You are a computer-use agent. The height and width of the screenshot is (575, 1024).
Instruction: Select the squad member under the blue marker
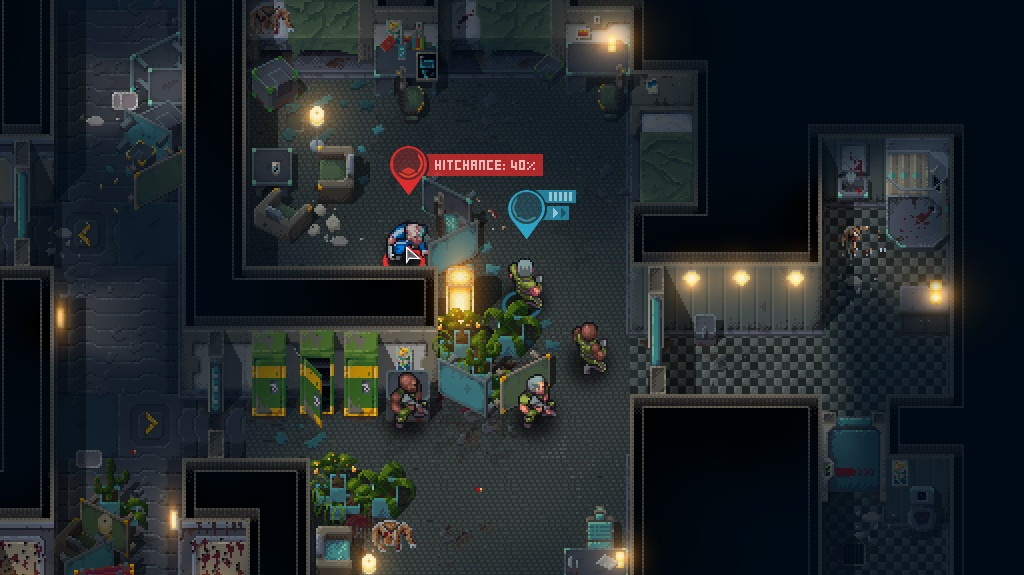[x=526, y=282]
